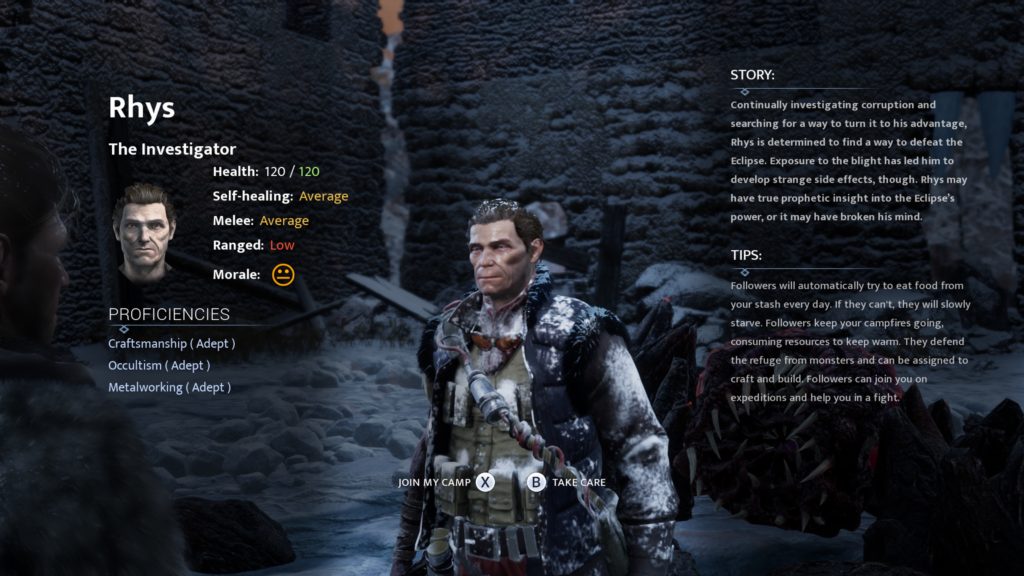Select the Occultism proficiency entry

(159, 365)
